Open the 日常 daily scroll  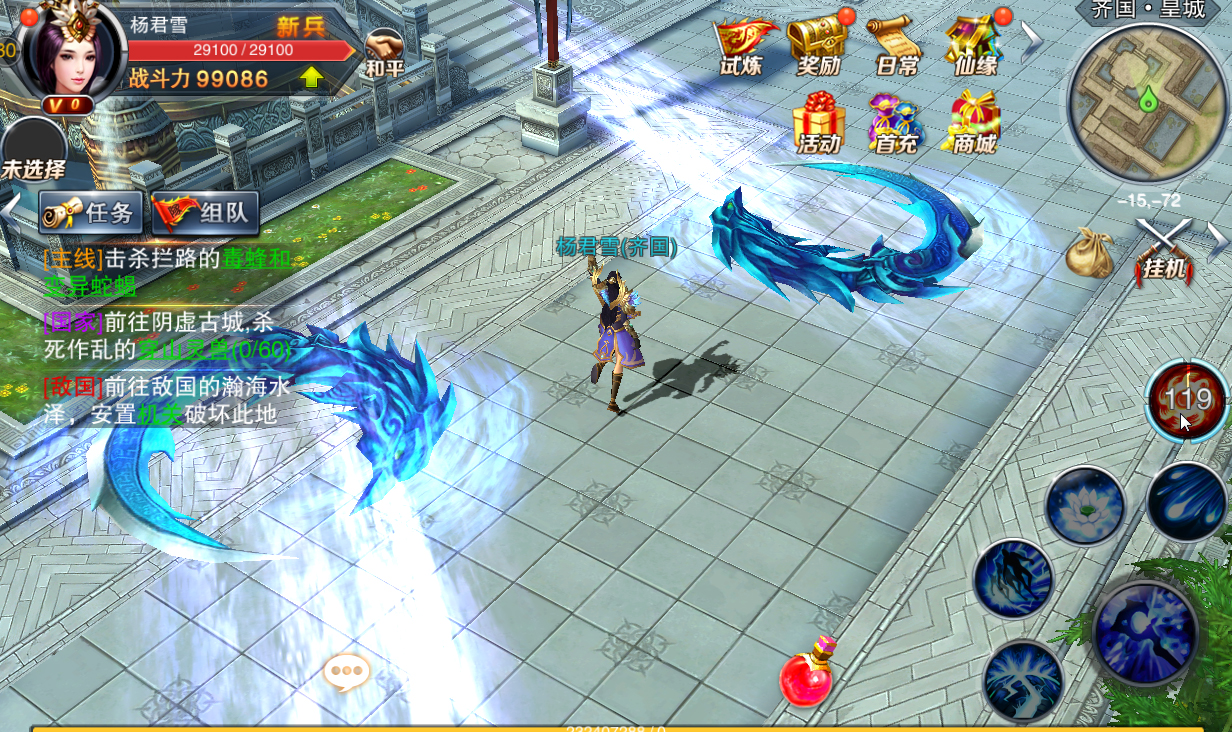(895, 46)
